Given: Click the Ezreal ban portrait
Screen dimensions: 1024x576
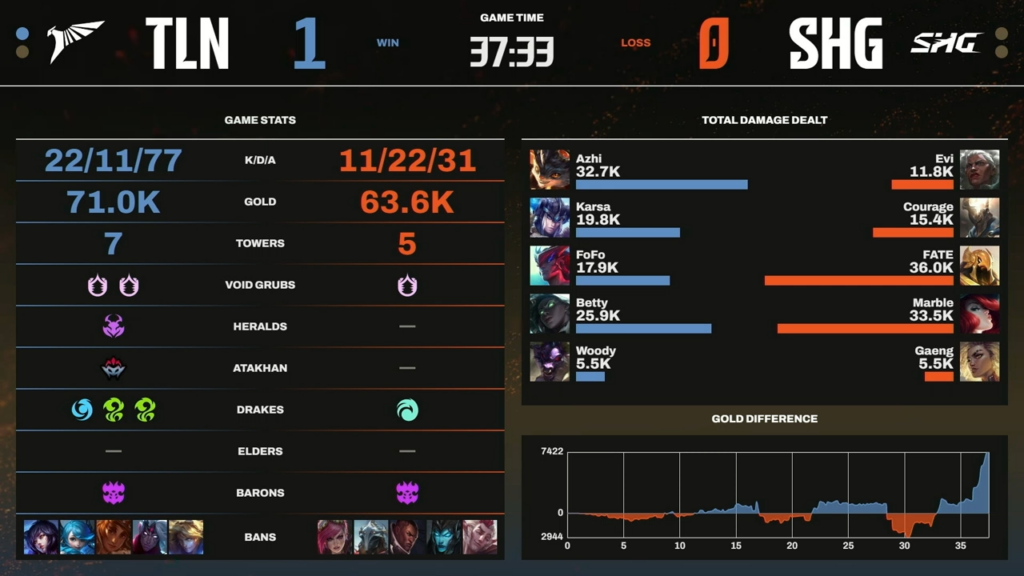Looking at the screenshot, I should click(186, 537).
